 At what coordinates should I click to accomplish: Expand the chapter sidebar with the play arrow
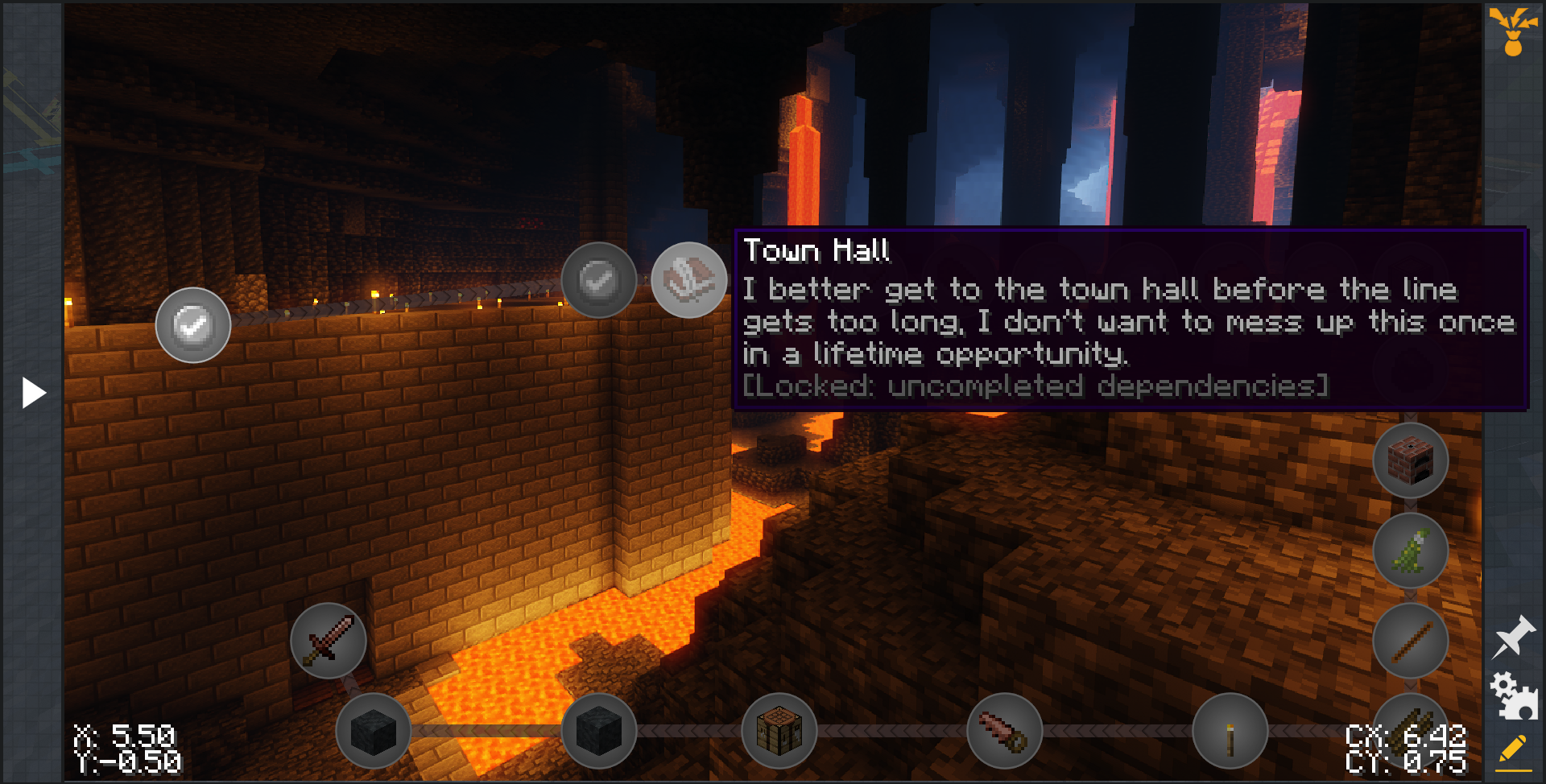[x=32, y=392]
